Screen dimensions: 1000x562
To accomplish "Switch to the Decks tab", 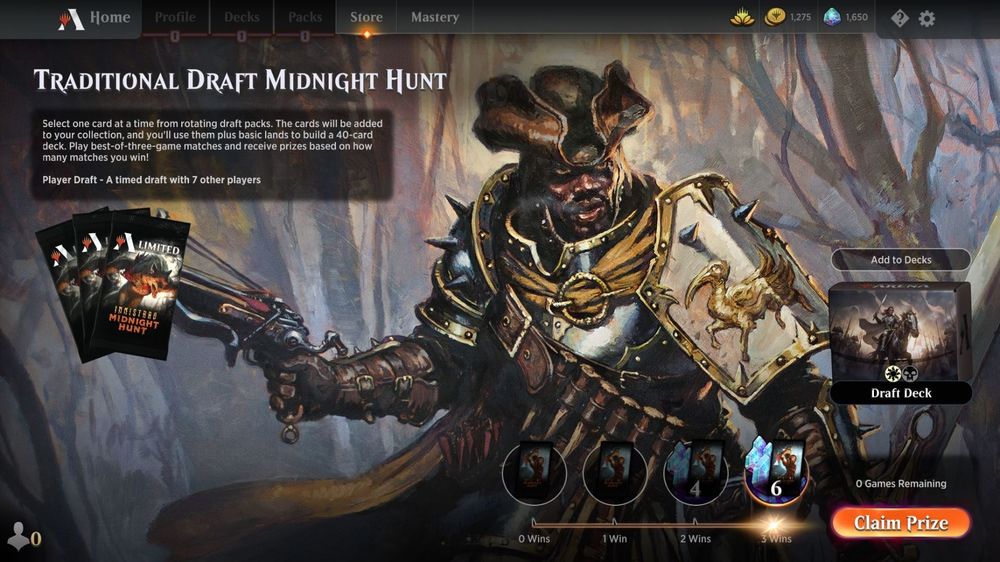I will [x=241, y=17].
